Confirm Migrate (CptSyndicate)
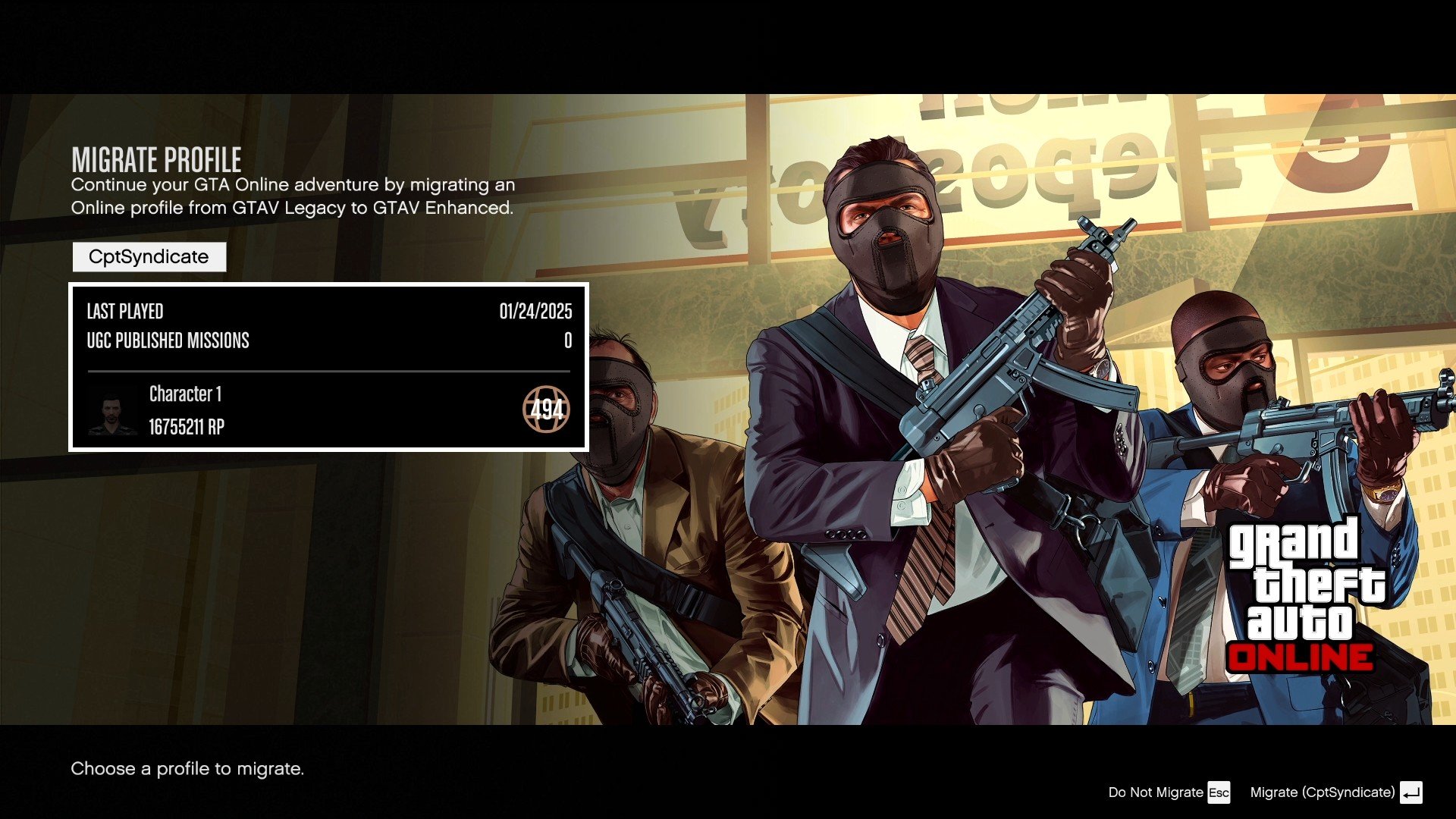The height and width of the screenshot is (819, 1456). pyautogui.click(x=1335, y=792)
